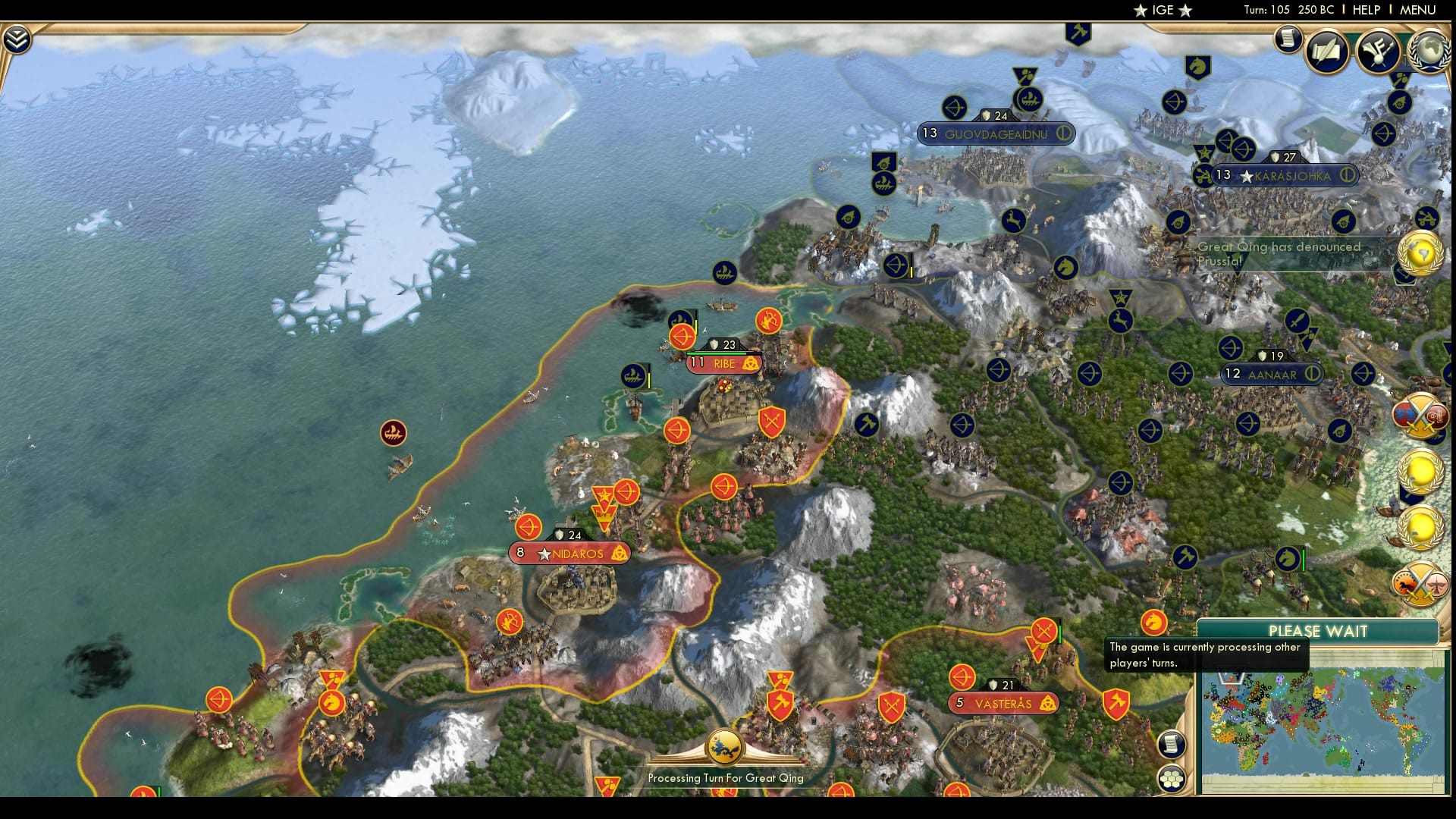1456x819 pixels.
Task: Open the notification log scroll beside the minimap
Action: coord(1172,743)
